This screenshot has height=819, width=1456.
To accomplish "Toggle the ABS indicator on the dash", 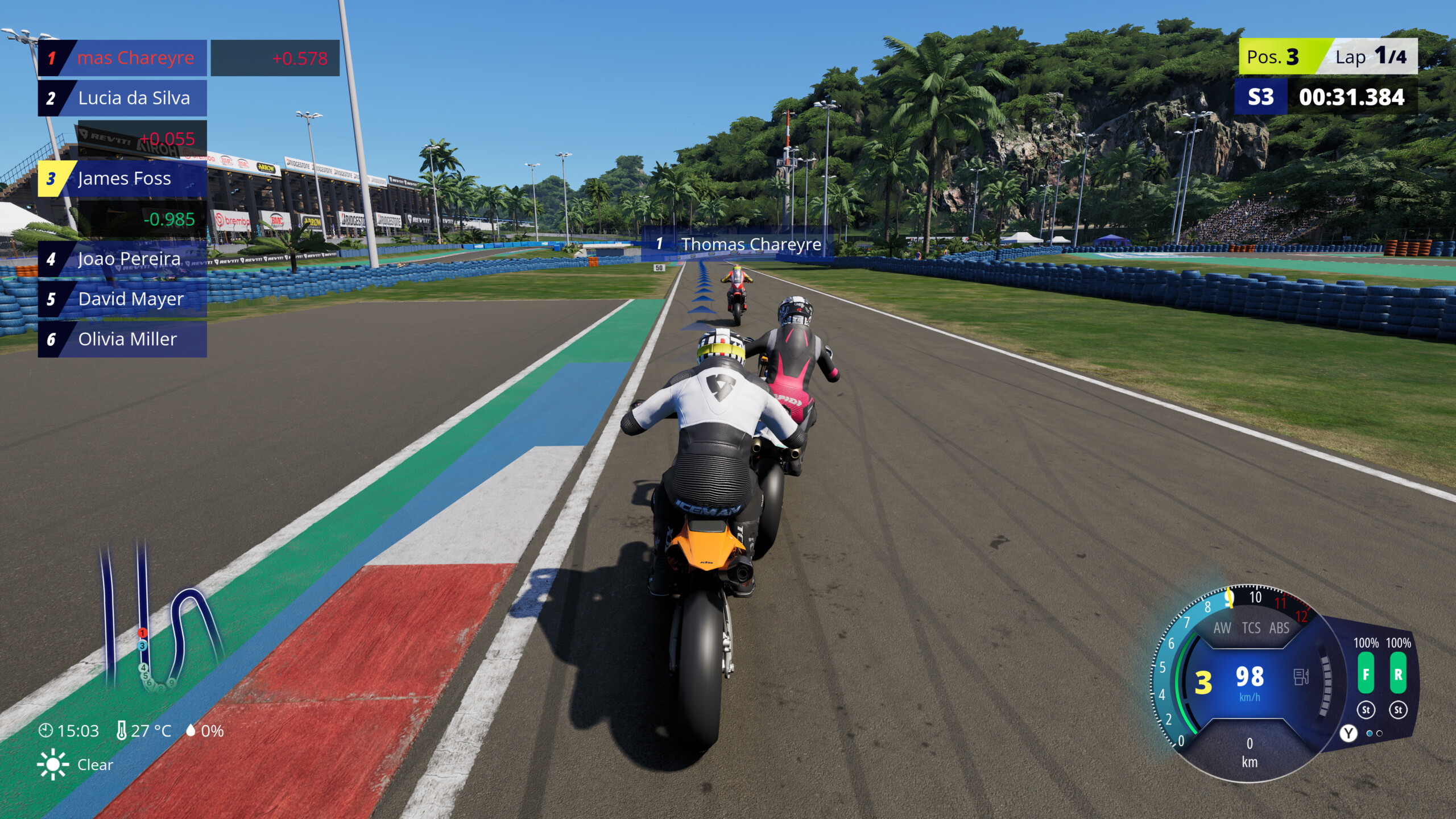I will (x=1279, y=628).
